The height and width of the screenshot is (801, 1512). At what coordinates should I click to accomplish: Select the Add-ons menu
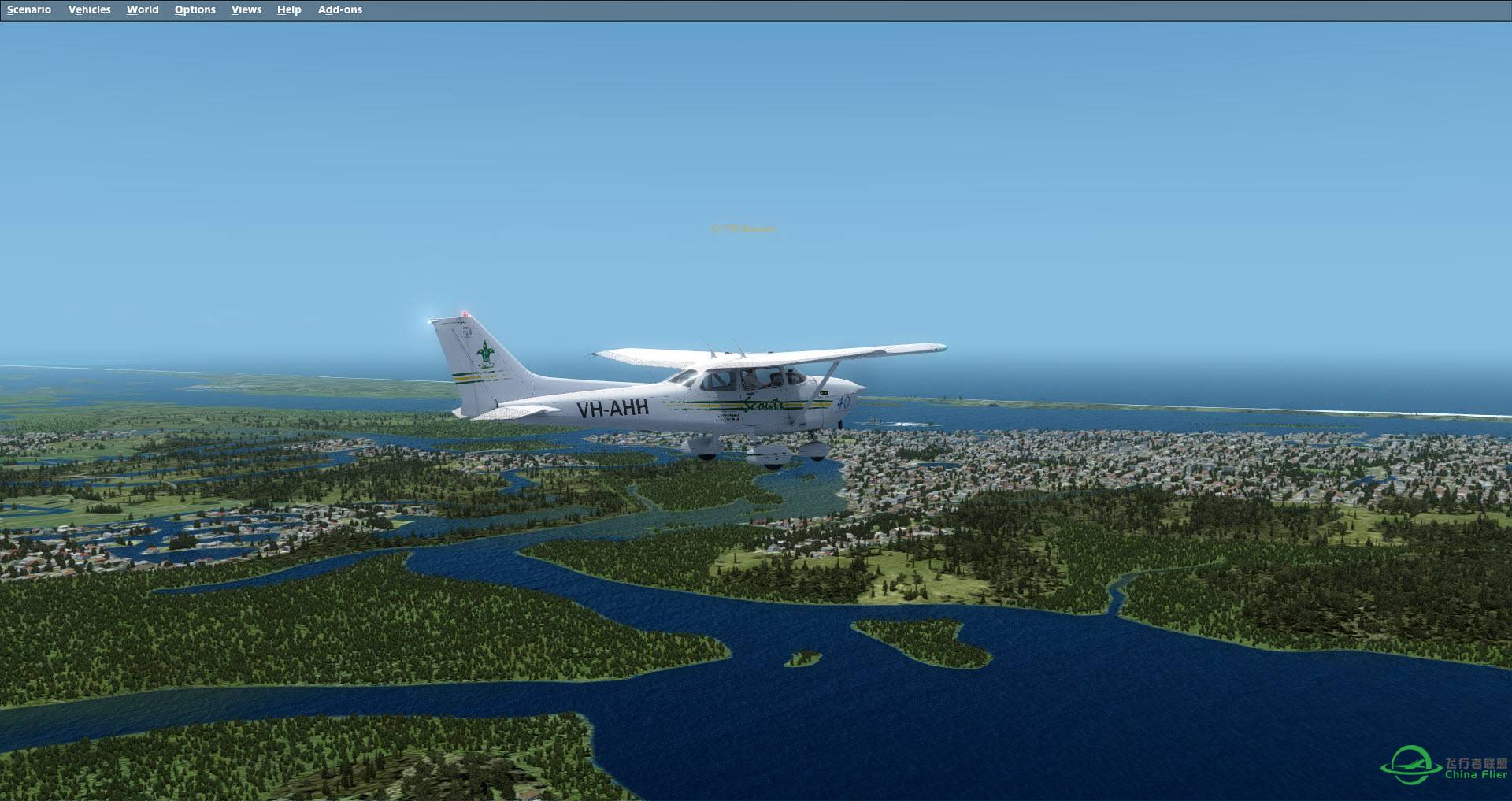point(340,9)
